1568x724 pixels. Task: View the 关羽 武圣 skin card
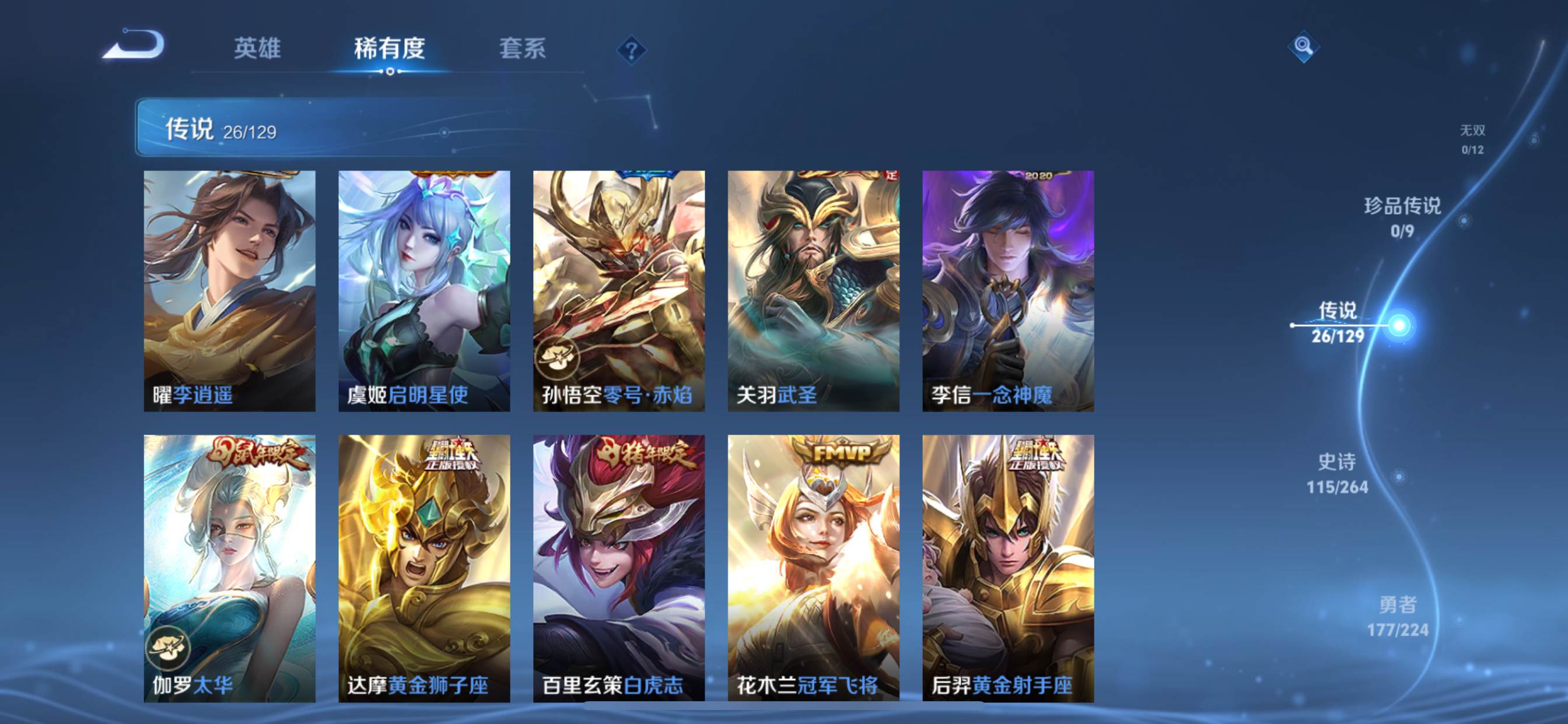click(x=813, y=291)
